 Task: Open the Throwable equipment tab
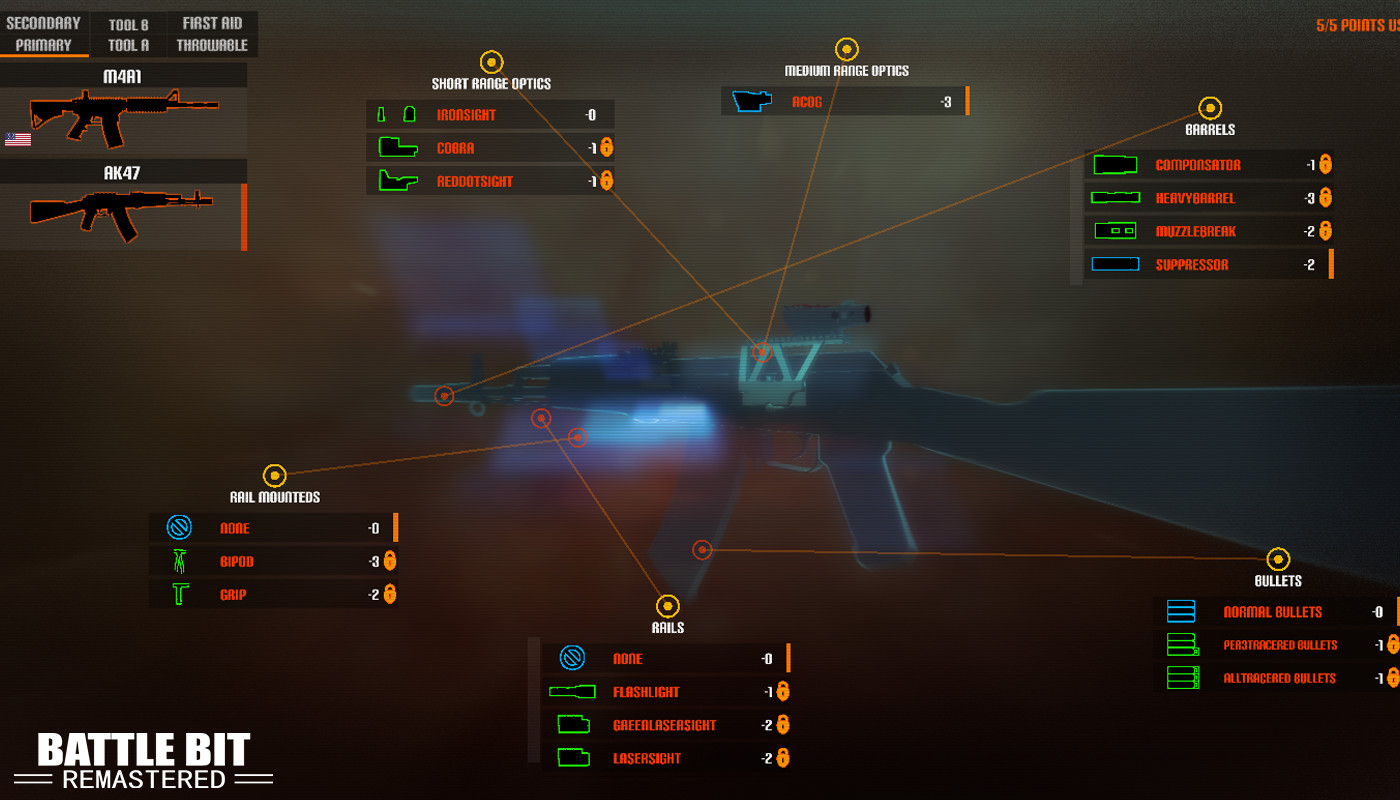pyautogui.click(x=211, y=44)
